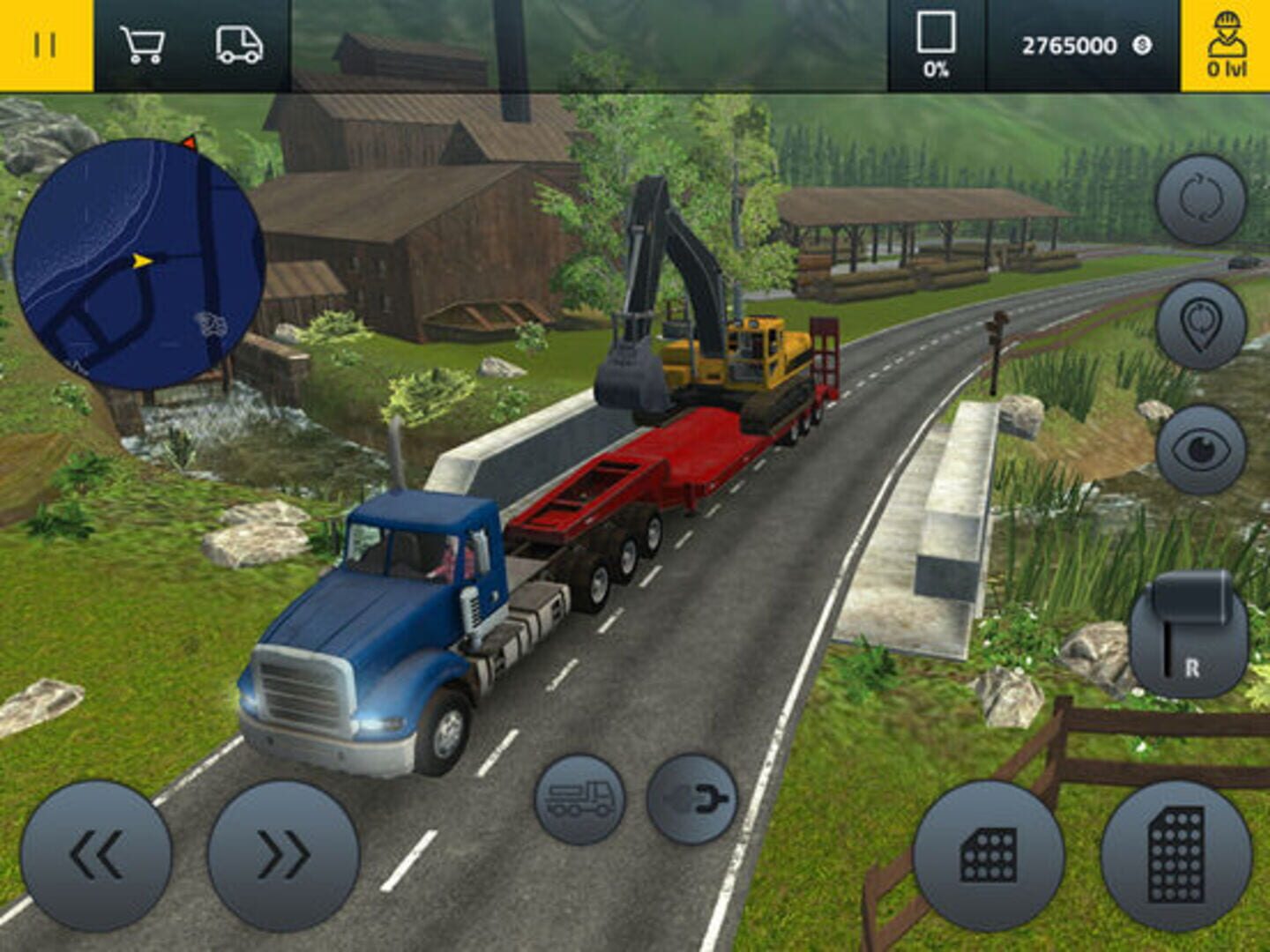Steer right with the double right arrows
The image size is (1270, 952).
point(283,855)
